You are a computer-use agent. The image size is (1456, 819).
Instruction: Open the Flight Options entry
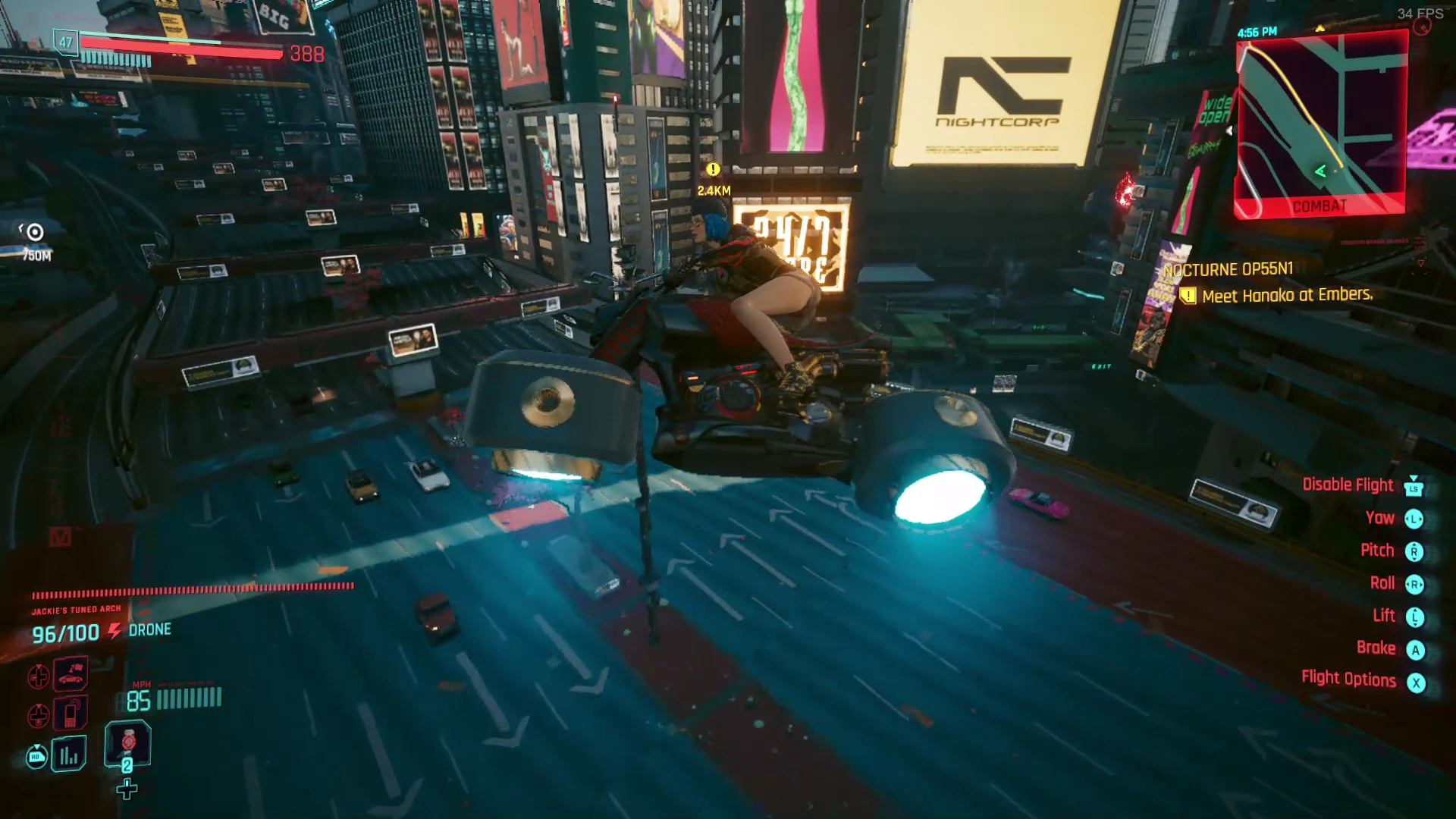[1348, 679]
